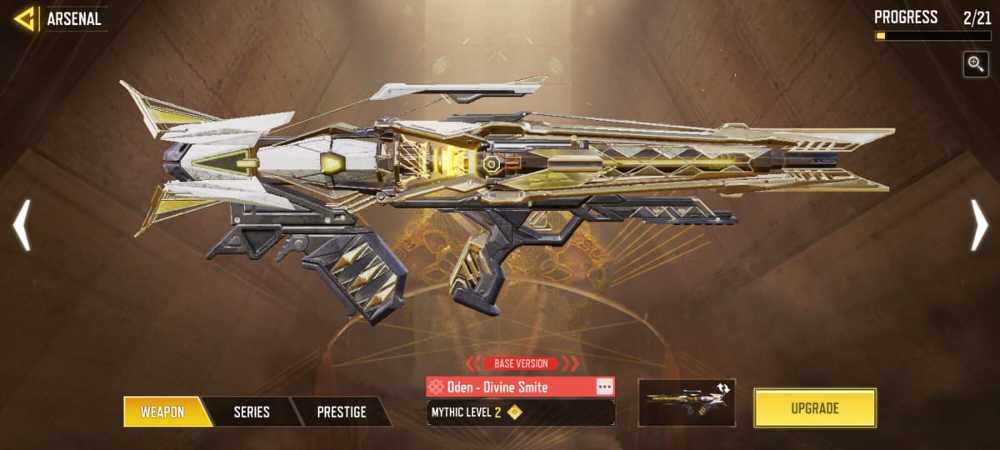Open the Oden - Divine Smite options dots
Image resolution: width=1000 pixels, height=450 pixels.
click(x=603, y=387)
